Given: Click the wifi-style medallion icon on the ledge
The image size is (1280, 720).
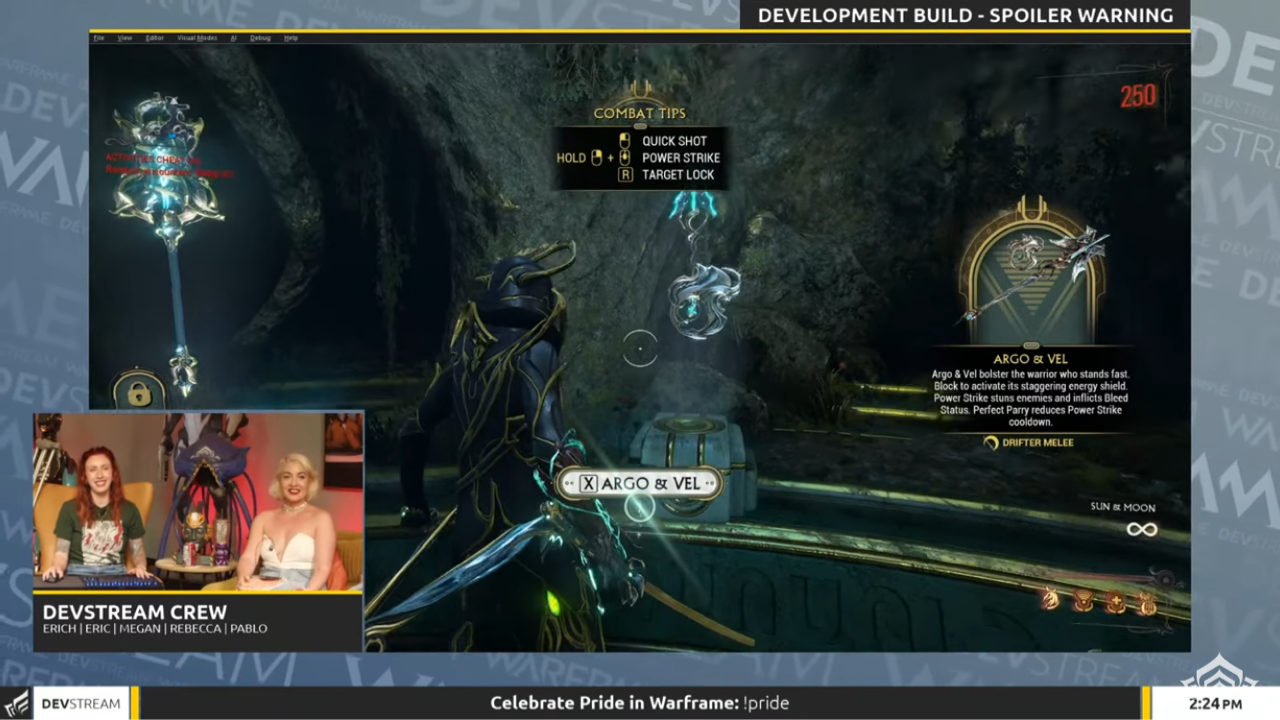Looking at the screenshot, I should pyautogui.click(x=1083, y=601).
